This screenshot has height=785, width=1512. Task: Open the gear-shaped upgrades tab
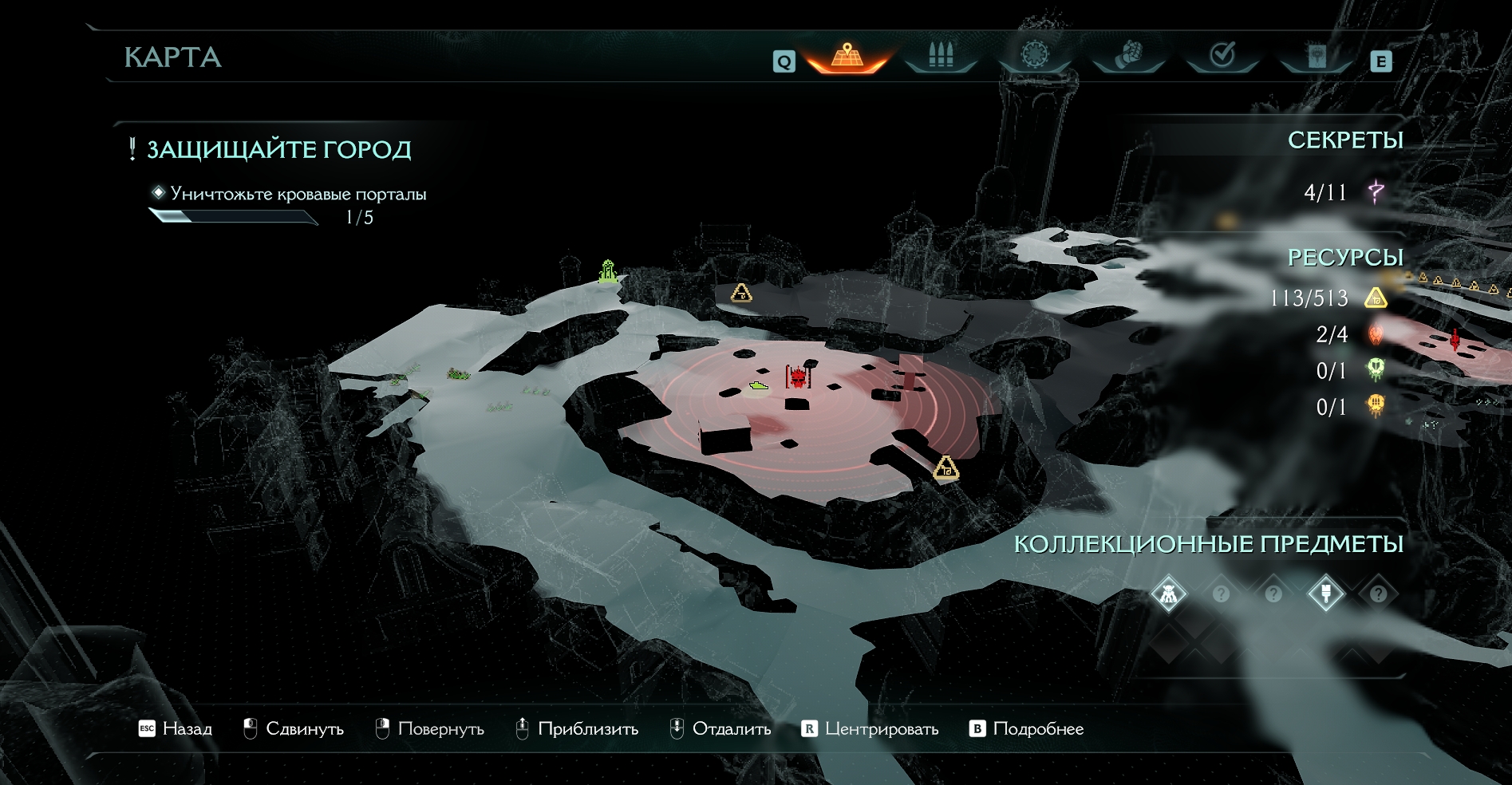(x=1035, y=55)
